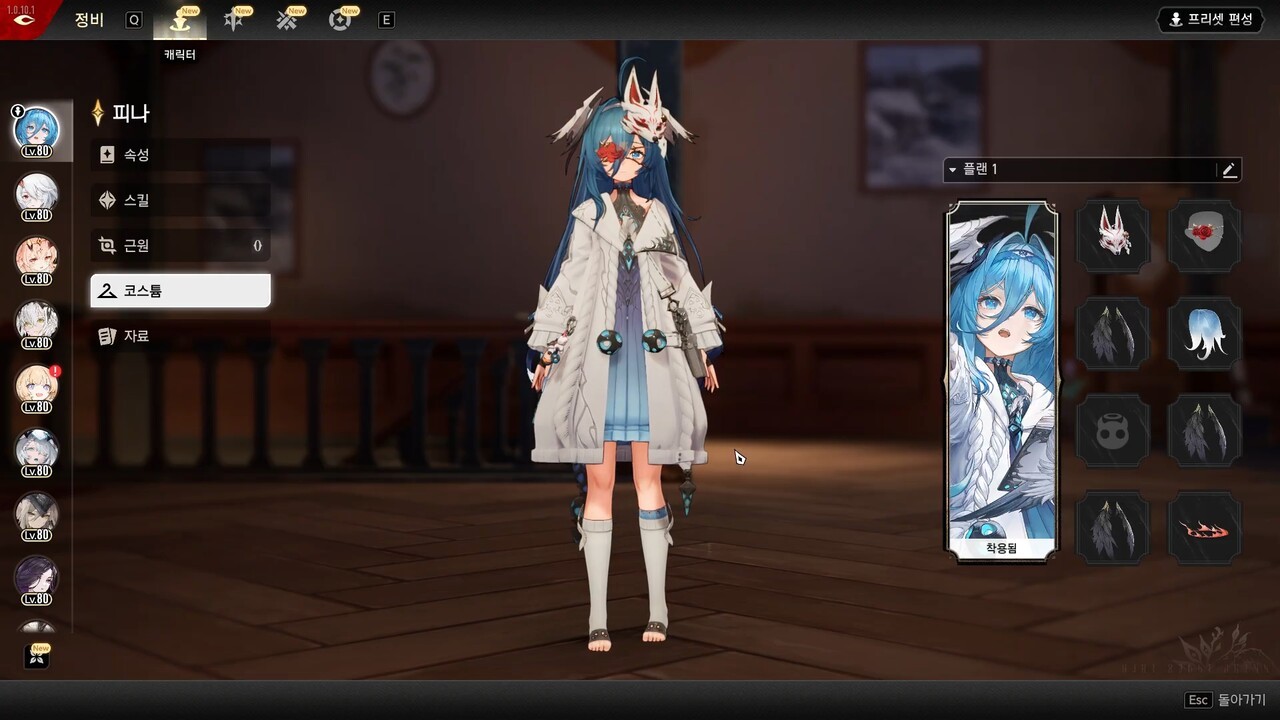Choose the red rose eyepatch accessory slot

pos(1204,235)
